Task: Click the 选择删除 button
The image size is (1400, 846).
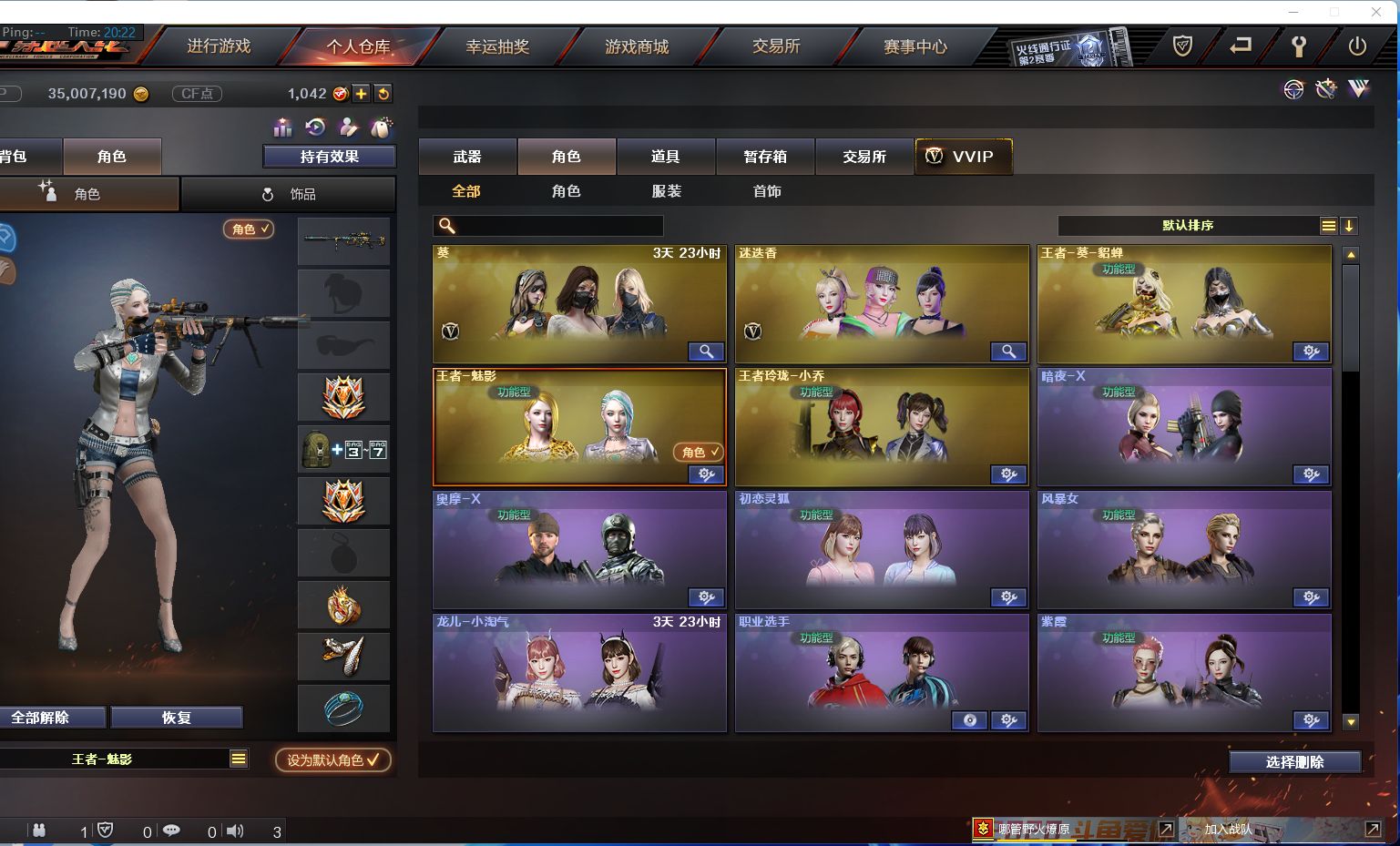Action: (1294, 761)
